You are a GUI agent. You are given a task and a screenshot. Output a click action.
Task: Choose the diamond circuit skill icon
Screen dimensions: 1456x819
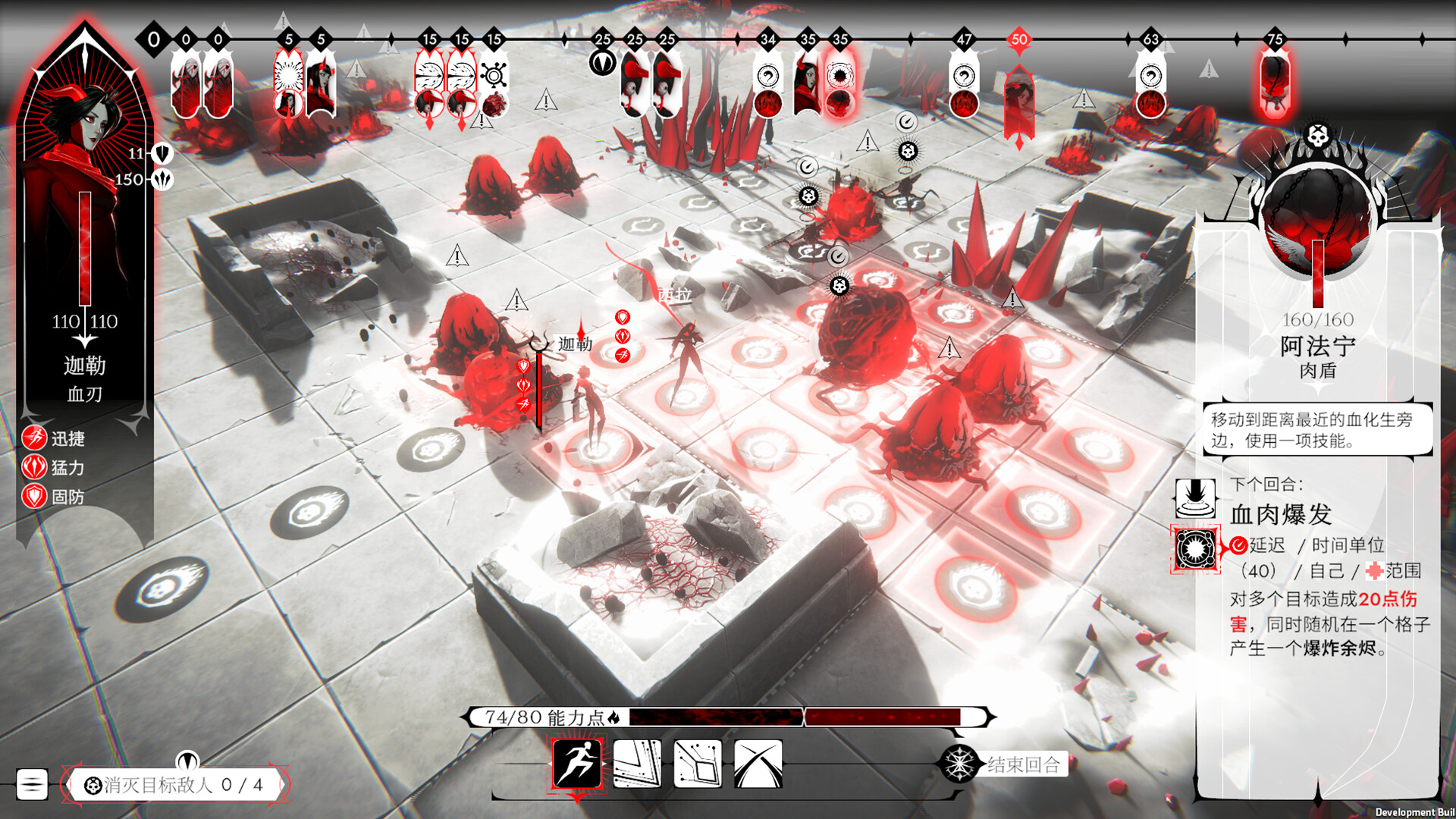(698, 763)
